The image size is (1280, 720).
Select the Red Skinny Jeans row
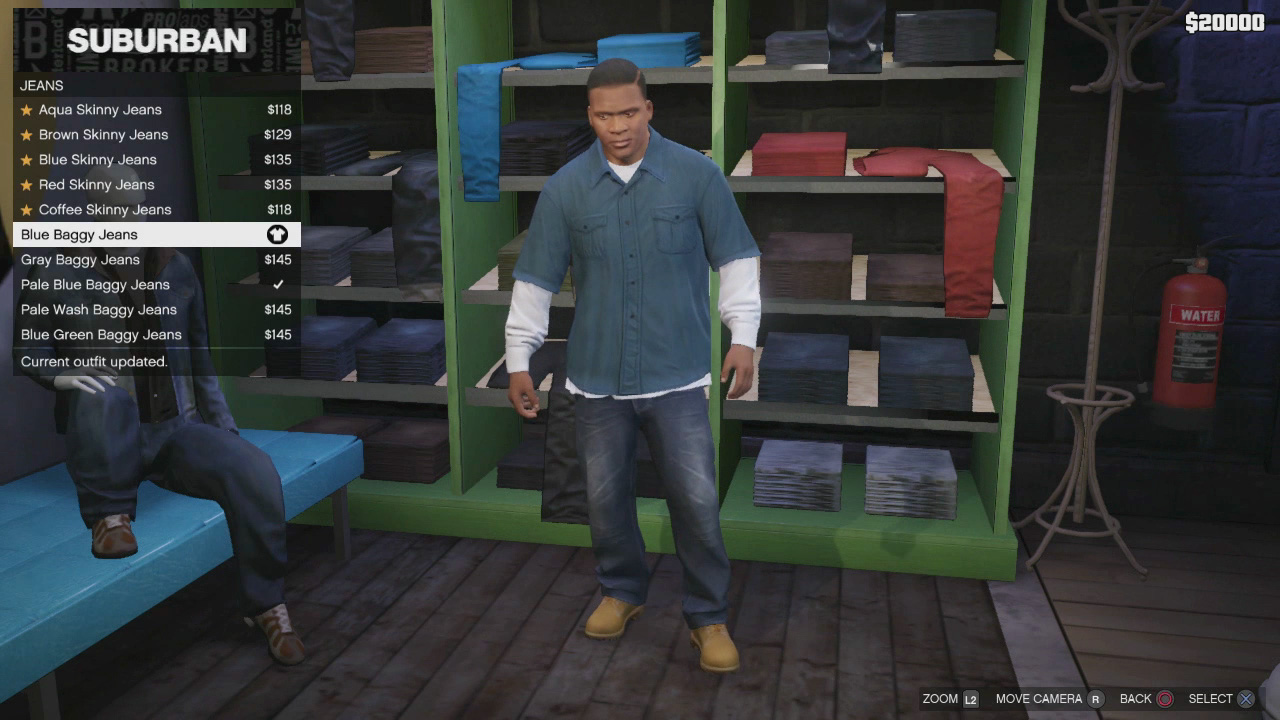(97, 185)
